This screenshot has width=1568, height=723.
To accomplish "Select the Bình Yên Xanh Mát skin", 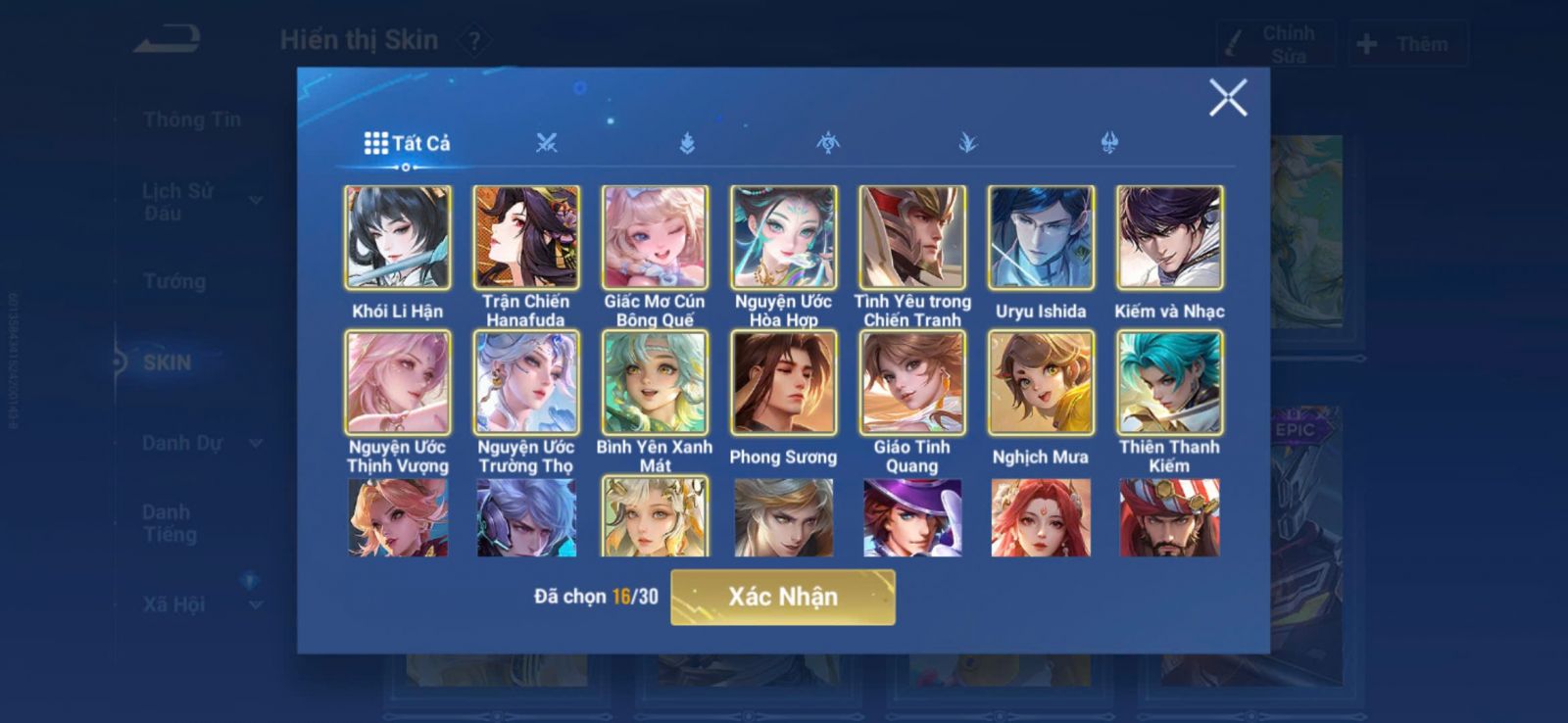I will tap(655, 383).
